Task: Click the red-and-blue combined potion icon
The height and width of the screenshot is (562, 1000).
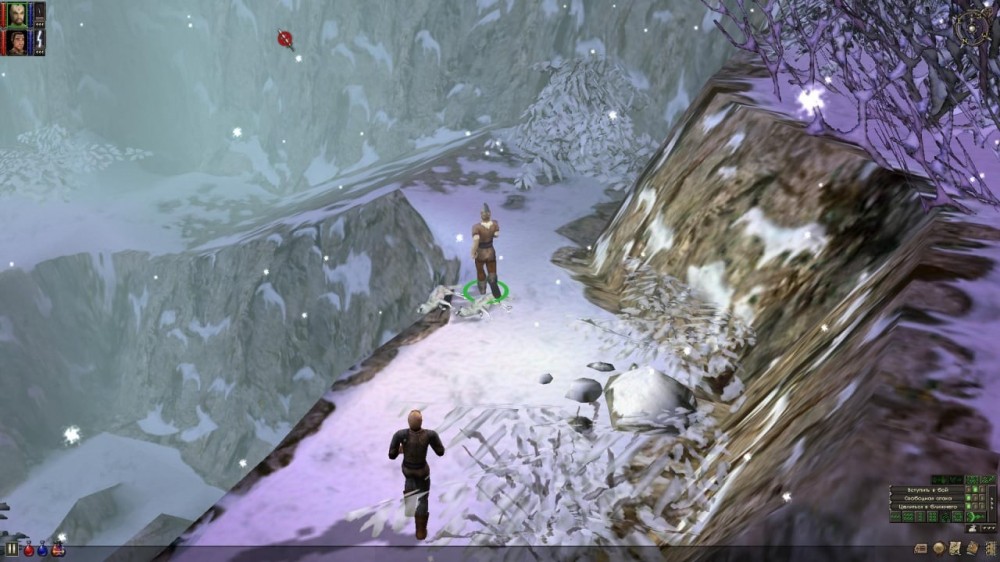Action: [x=58, y=549]
